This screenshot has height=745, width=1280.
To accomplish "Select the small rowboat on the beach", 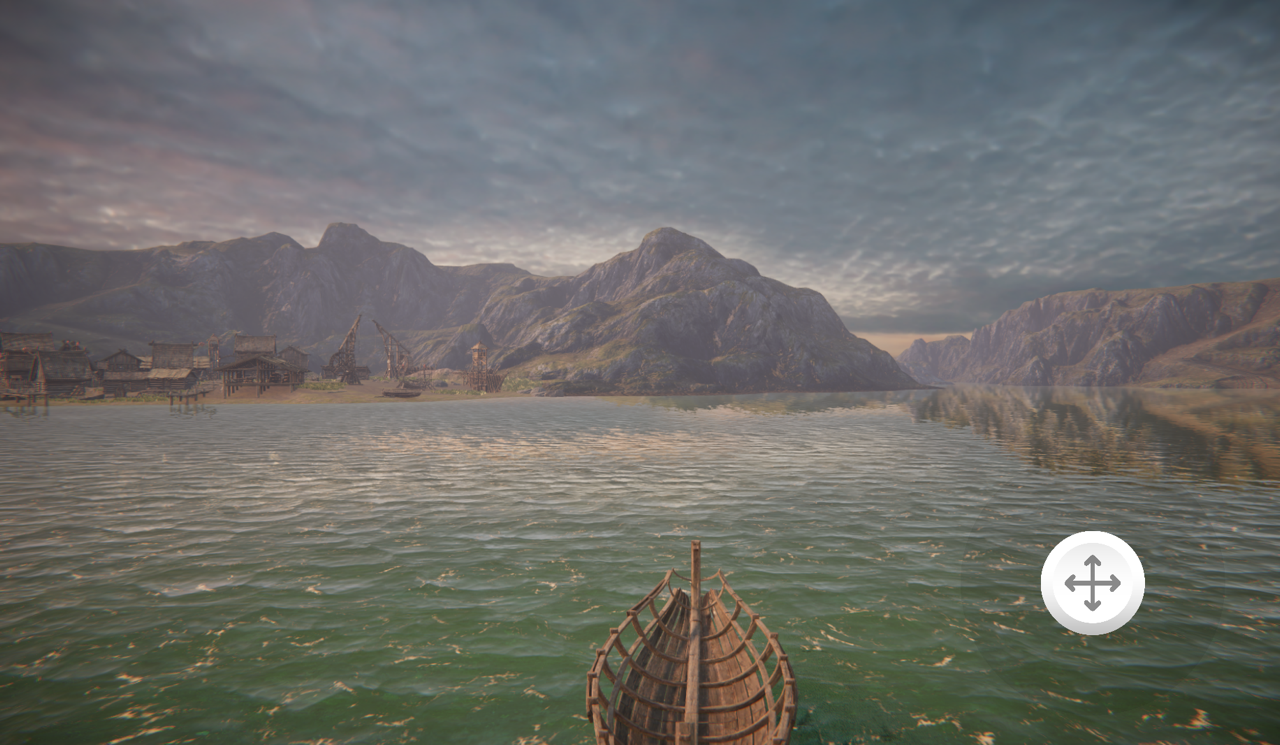I will [400, 393].
